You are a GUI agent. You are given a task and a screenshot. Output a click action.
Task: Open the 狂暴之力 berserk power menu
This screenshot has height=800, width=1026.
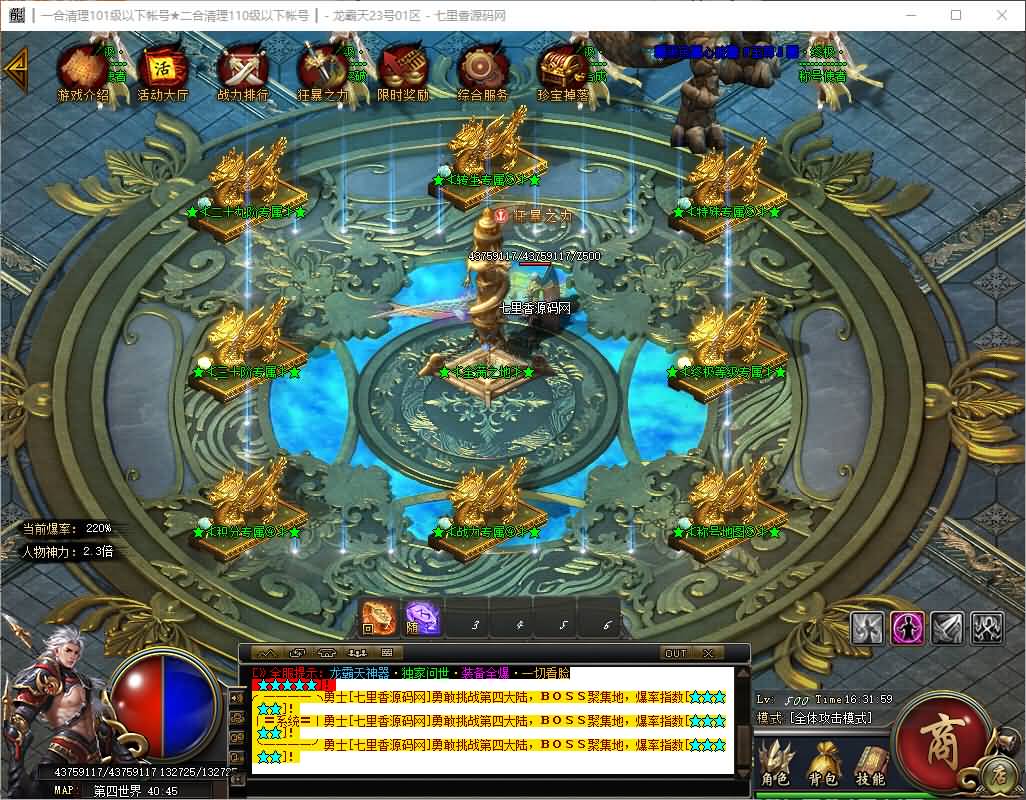pyautogui.click(x=322, y=70)
